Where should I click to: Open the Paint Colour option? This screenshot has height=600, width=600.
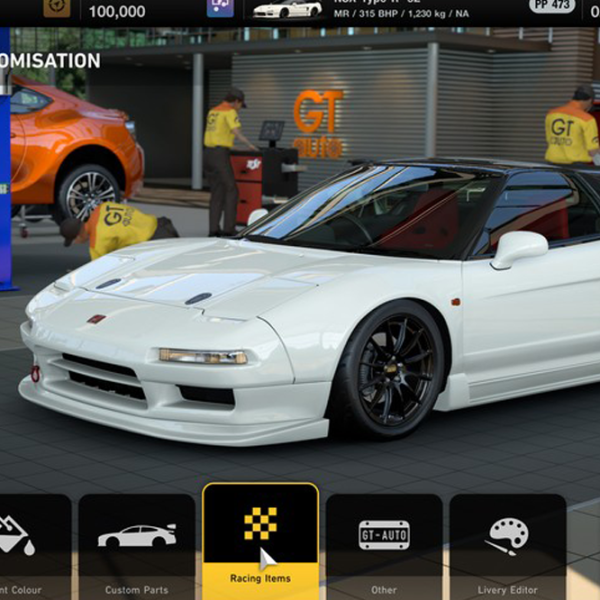(x=34, y=545)
